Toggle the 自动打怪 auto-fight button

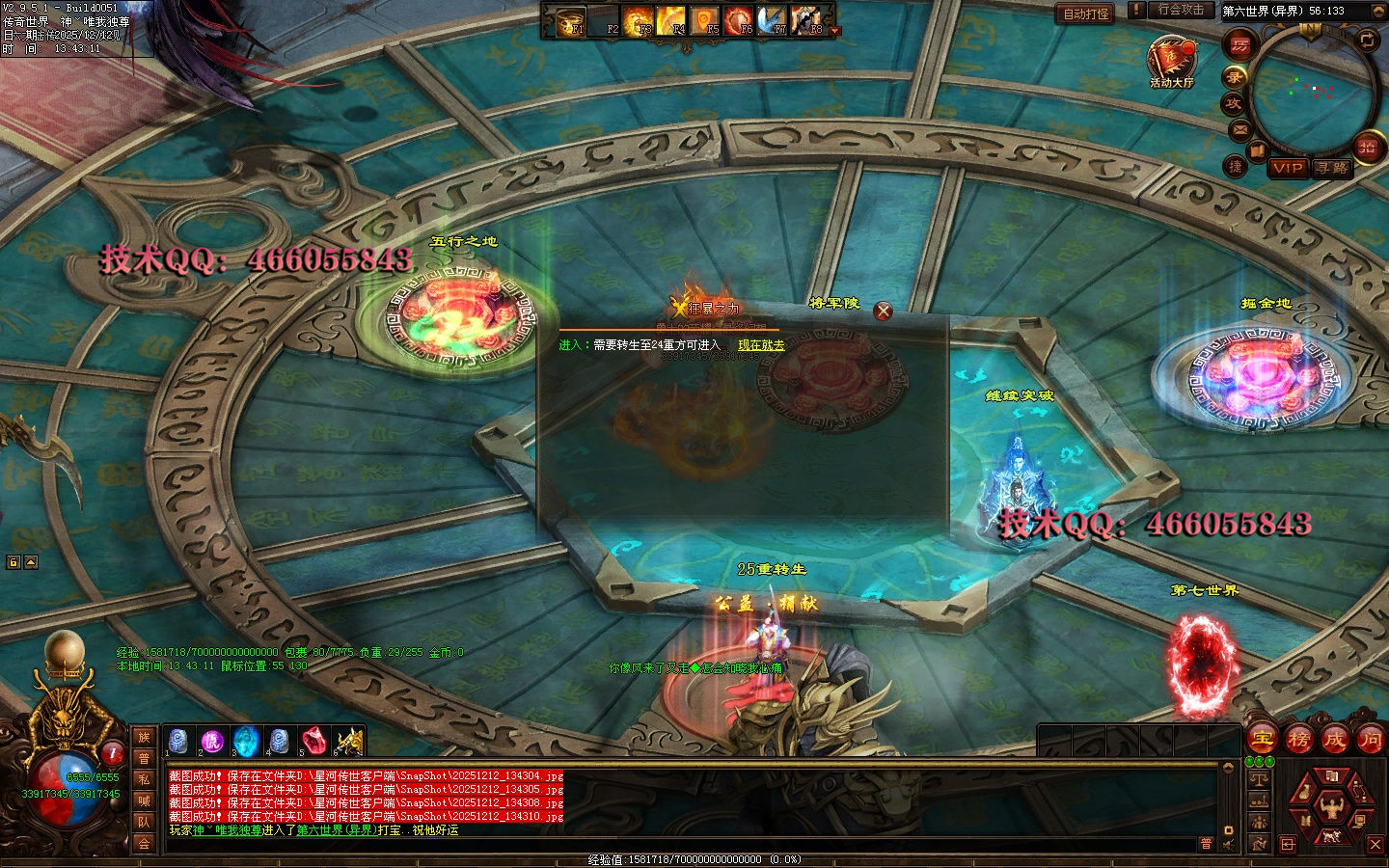(x=1086, y=14)
